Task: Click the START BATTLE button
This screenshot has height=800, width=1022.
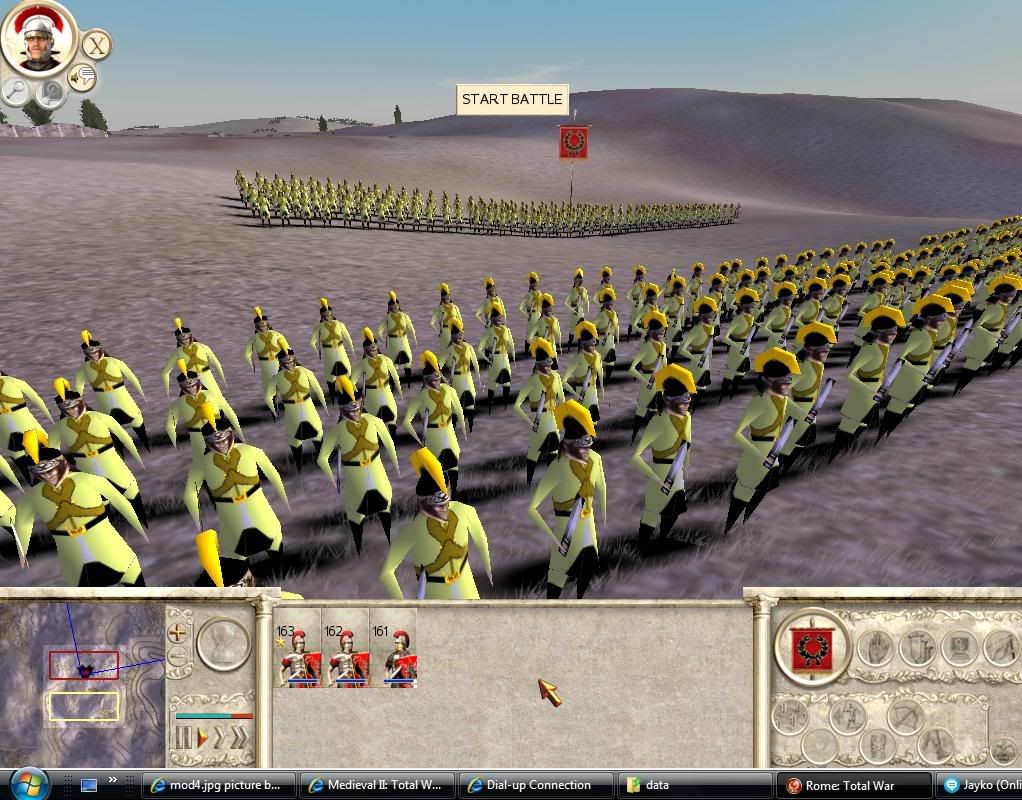Action: click(512, 99)
